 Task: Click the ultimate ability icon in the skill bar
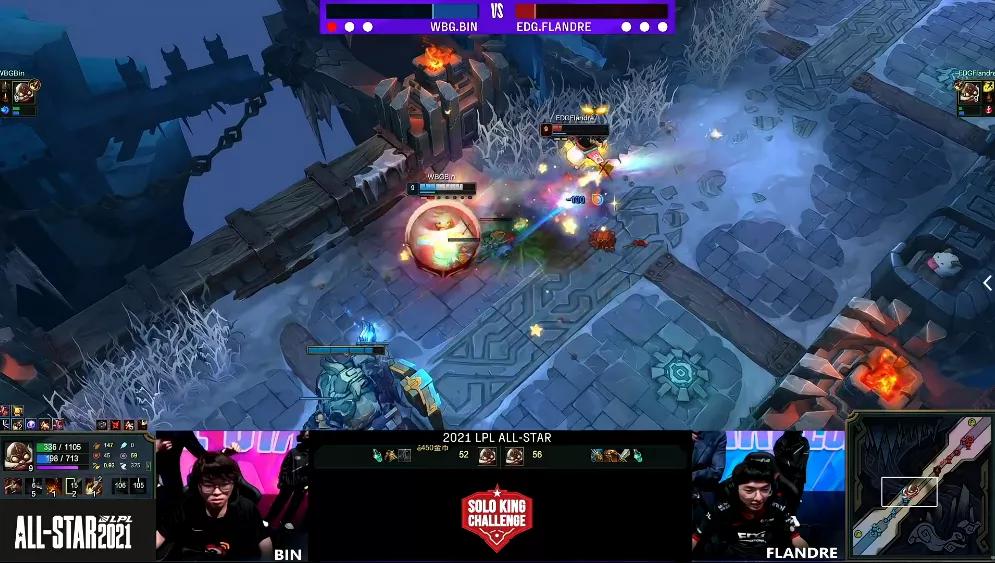[92, 486]
